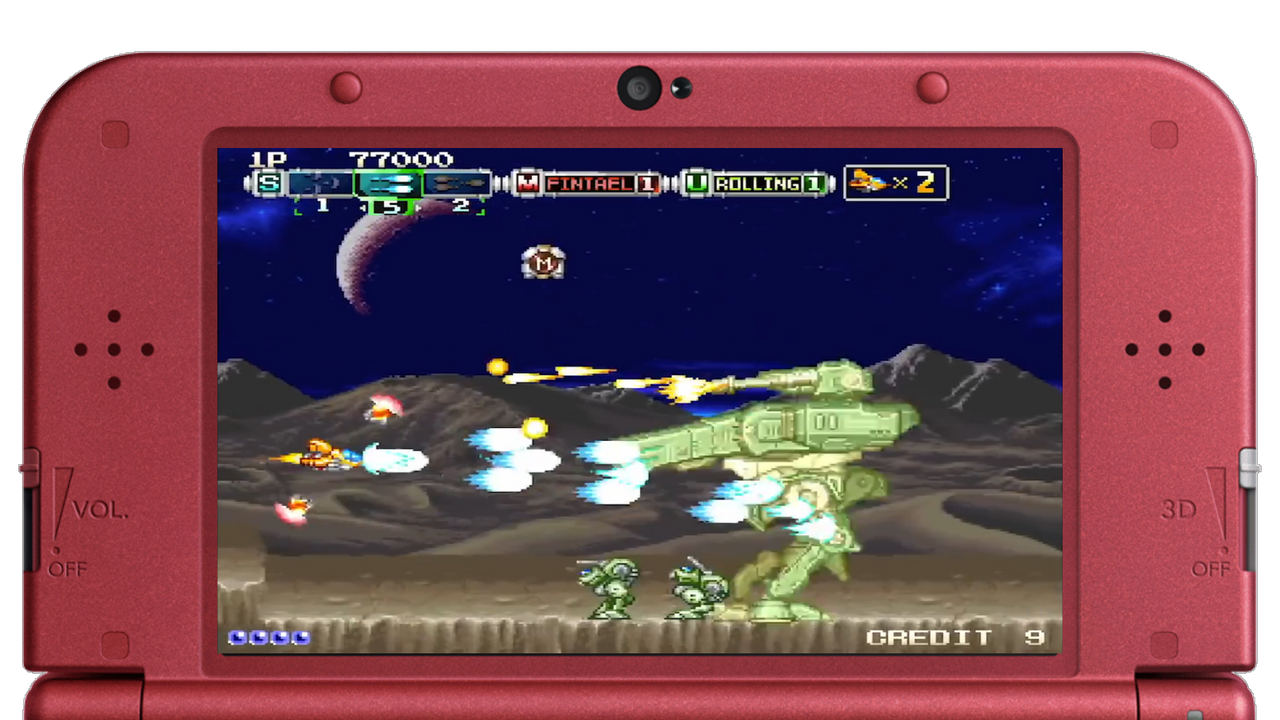1280x720 pixels.
Task: Collect the floating M power-up capsule
Action: pos(543,264)
